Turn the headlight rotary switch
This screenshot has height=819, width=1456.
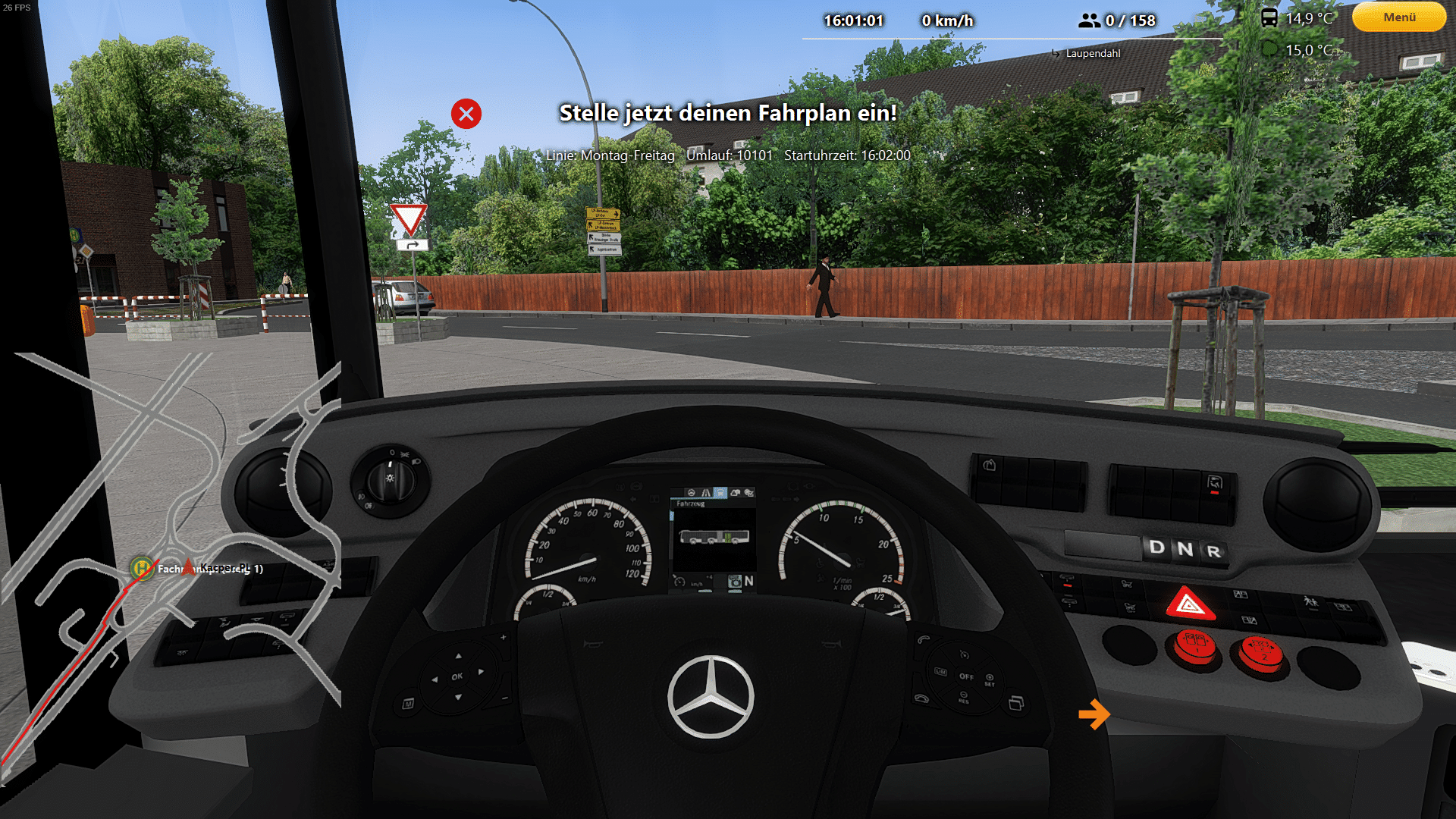tap(390, 479)
